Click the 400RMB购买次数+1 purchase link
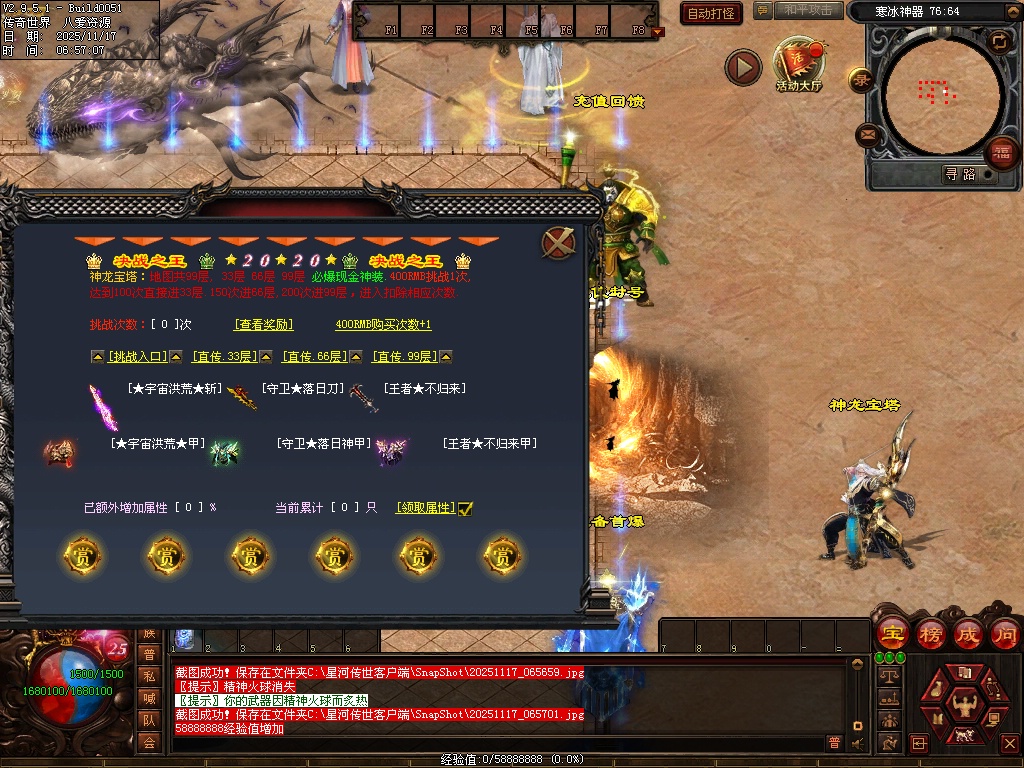The width and height of the screenshot is (1024, 768). tap(383, 325)
